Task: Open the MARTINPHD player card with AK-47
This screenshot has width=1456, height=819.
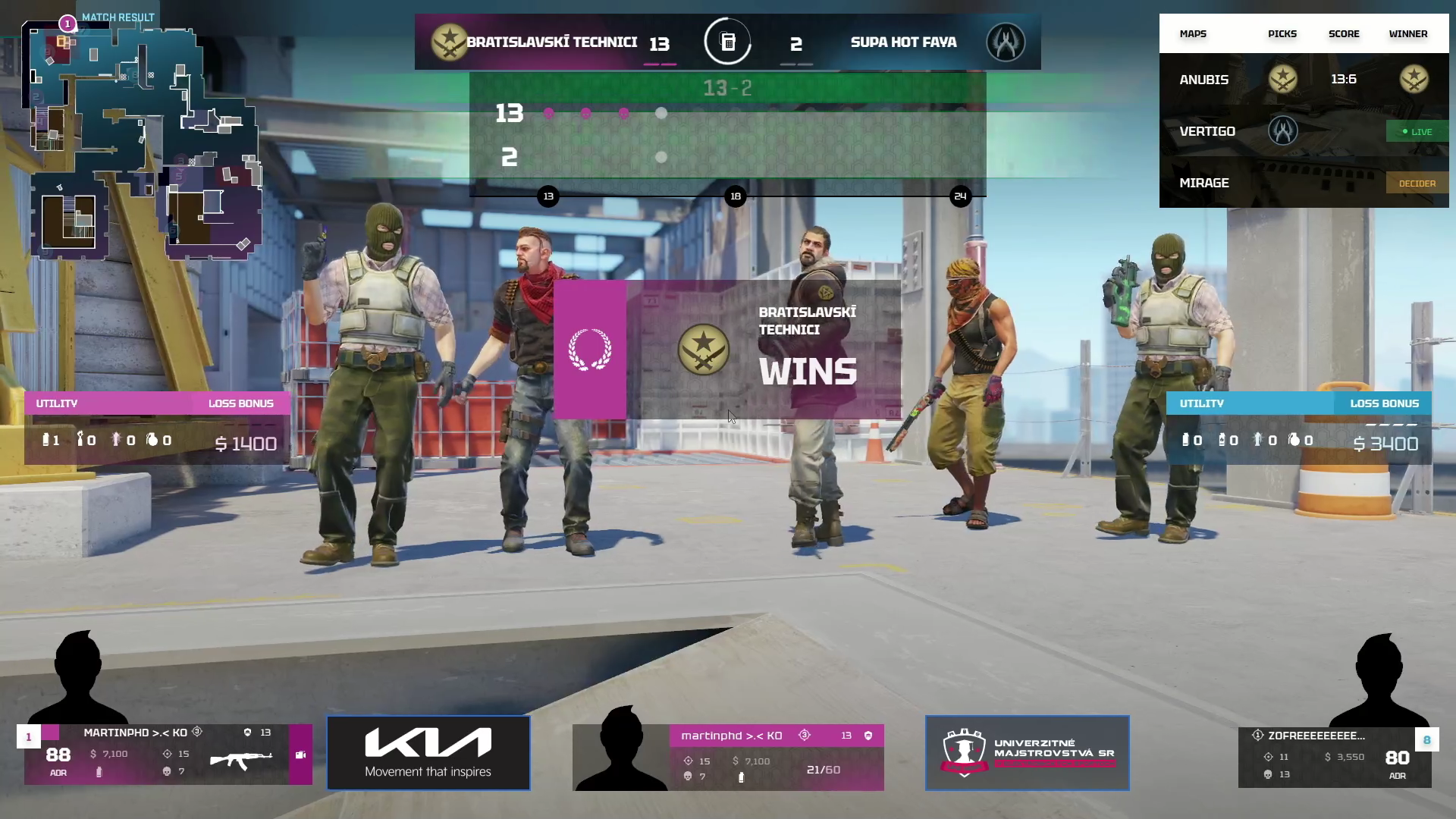Action: pyautogui.click(x=167, y=754)
